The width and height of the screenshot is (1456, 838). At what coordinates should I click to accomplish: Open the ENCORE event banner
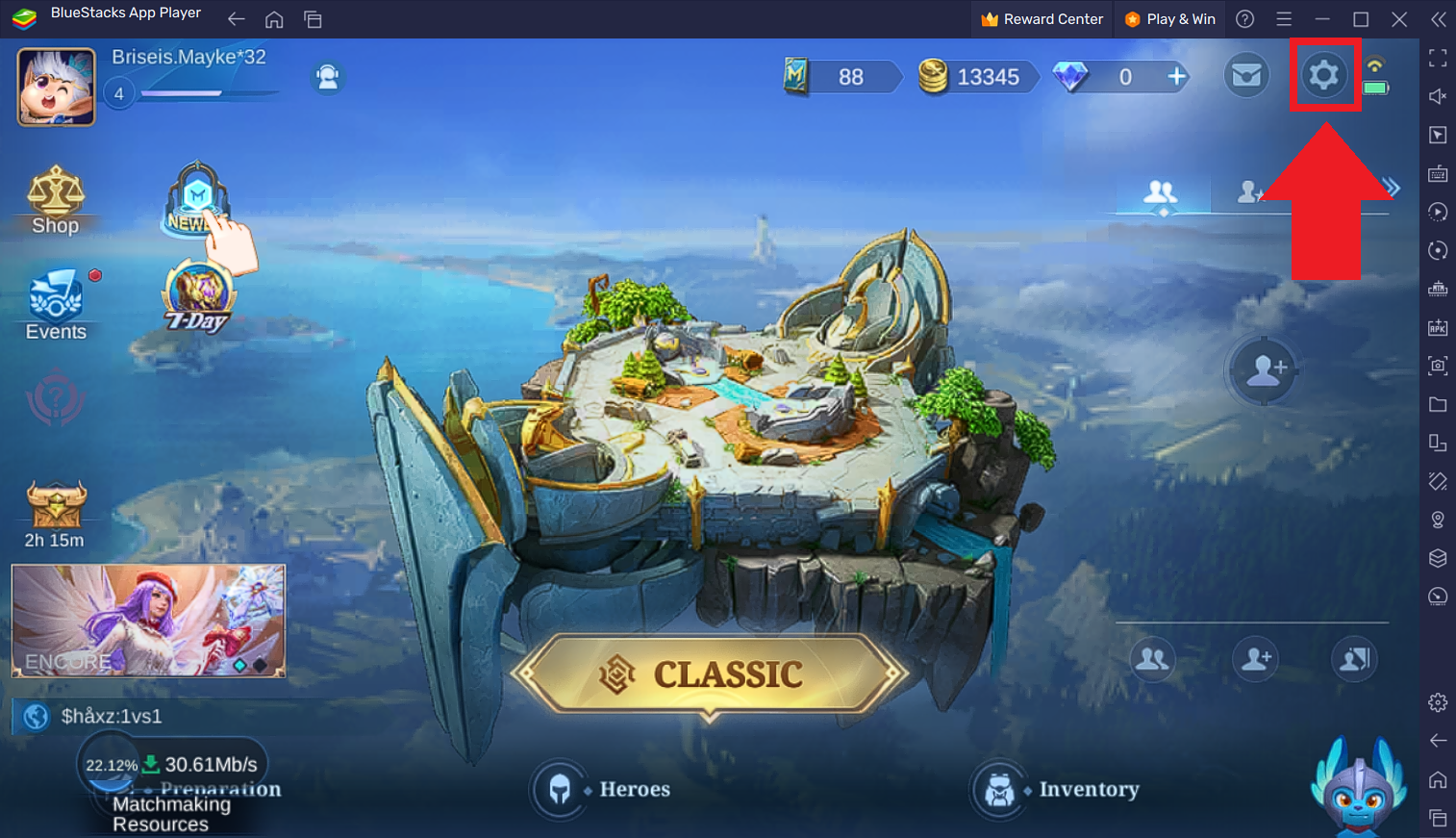pos(147,621)
